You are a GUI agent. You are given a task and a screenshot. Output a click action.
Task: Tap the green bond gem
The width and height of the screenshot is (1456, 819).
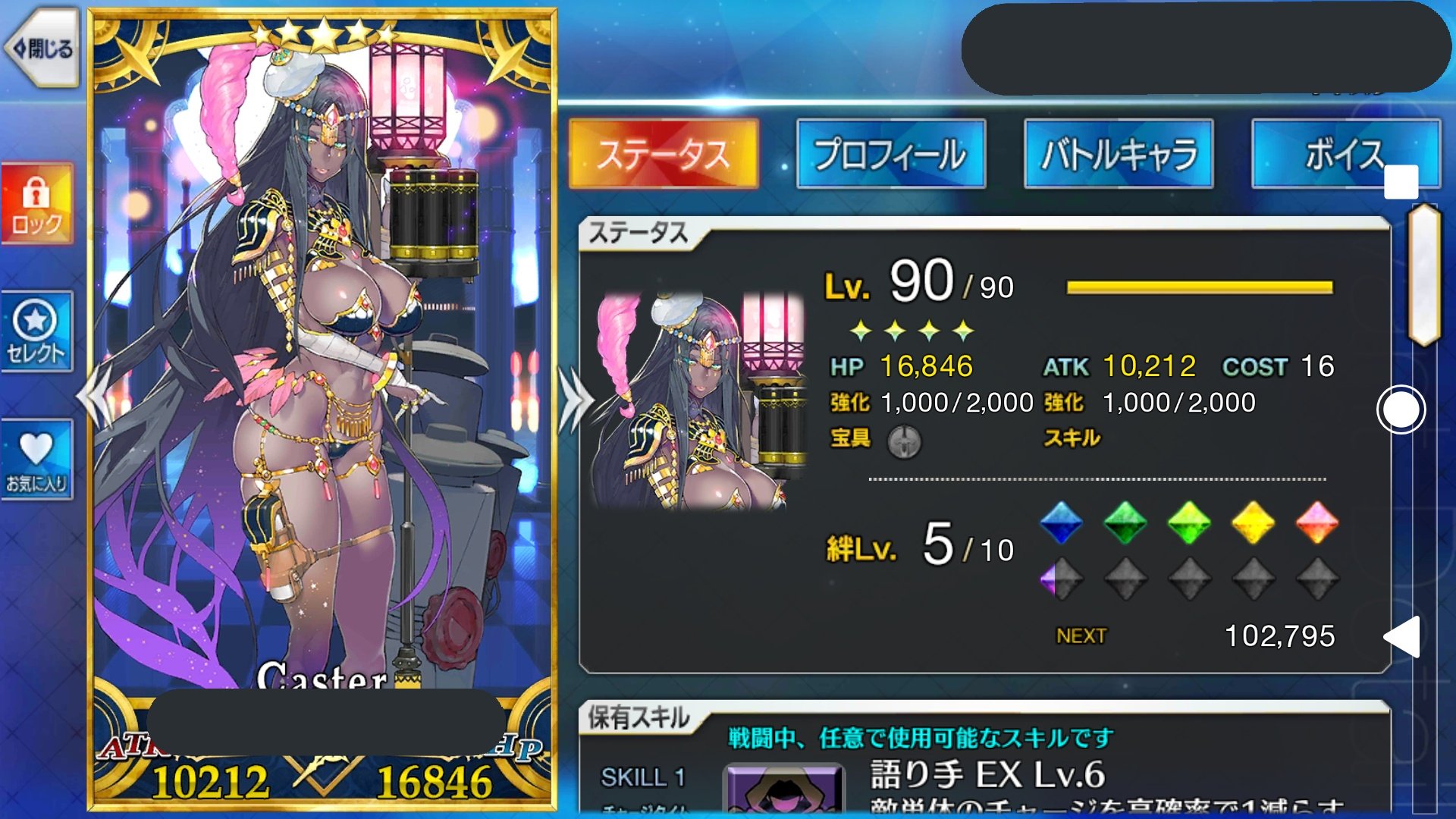[1125, 523]
